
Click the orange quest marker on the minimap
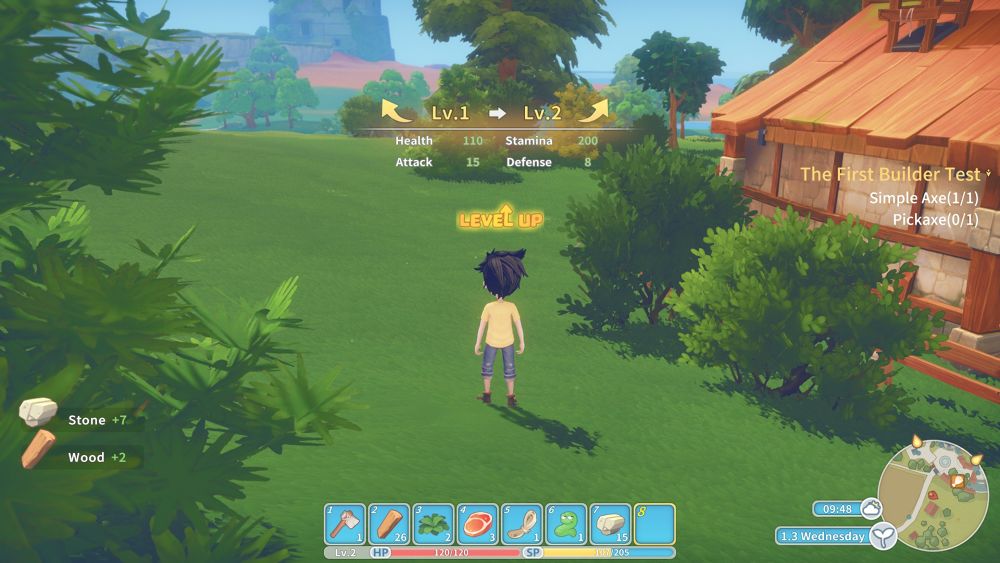click(x=957, y=481)
